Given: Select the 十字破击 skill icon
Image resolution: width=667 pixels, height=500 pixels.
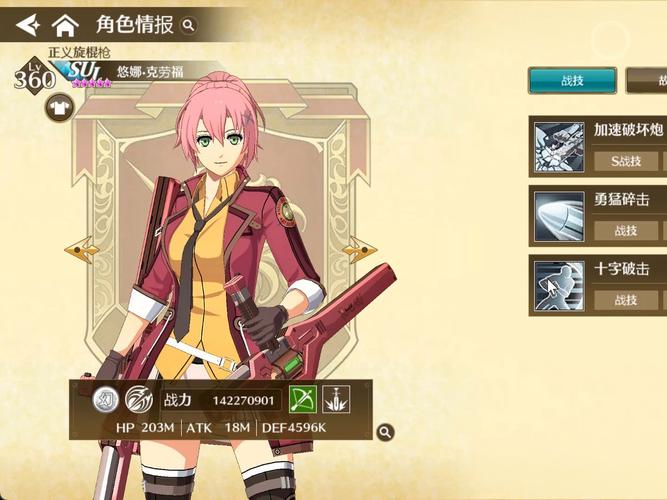Looking at the screenshot, I should click(x=559, y=284).
